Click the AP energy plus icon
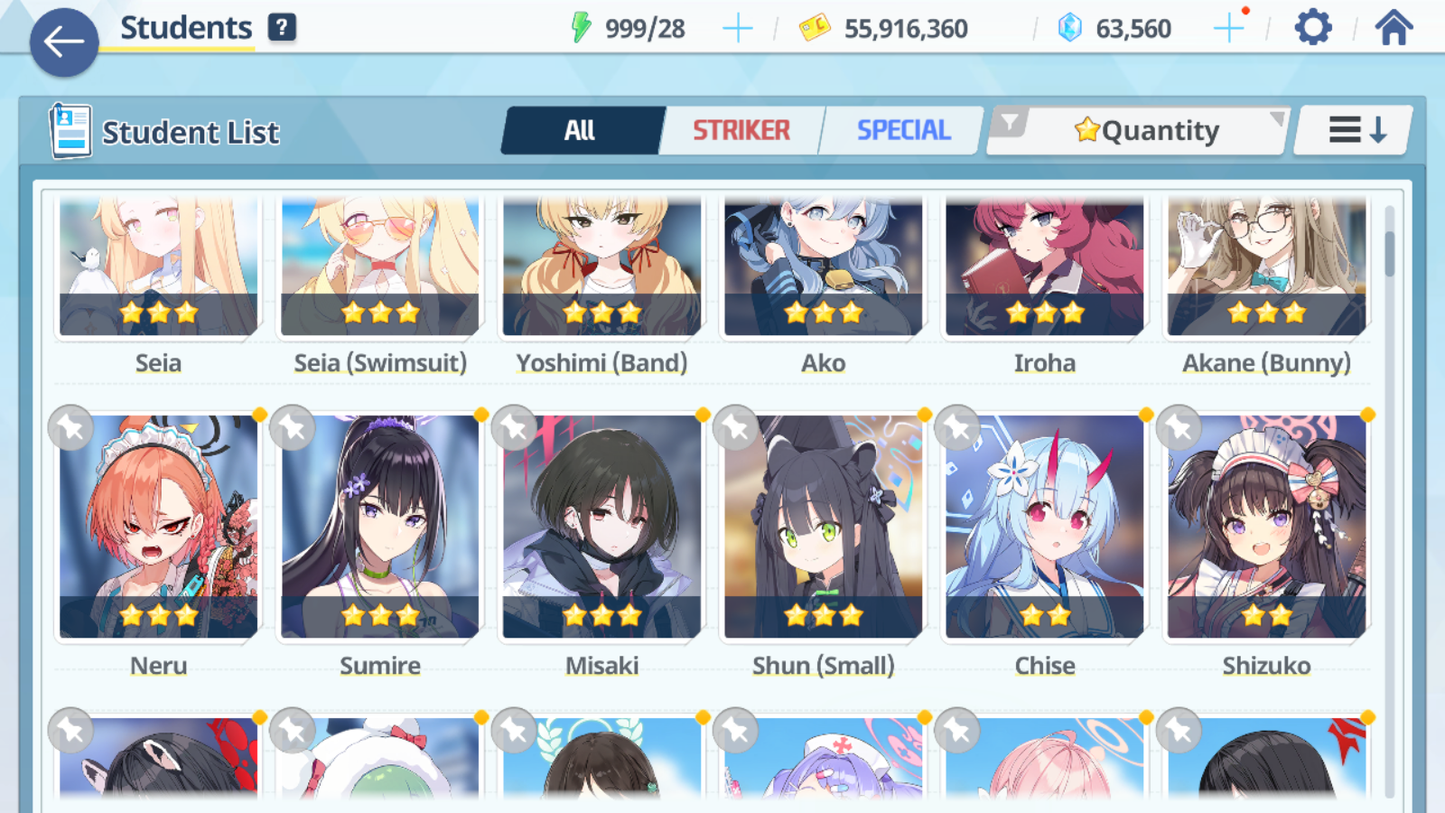The image size is (1445, 813). pyautogui.click(x=737, y=28)
